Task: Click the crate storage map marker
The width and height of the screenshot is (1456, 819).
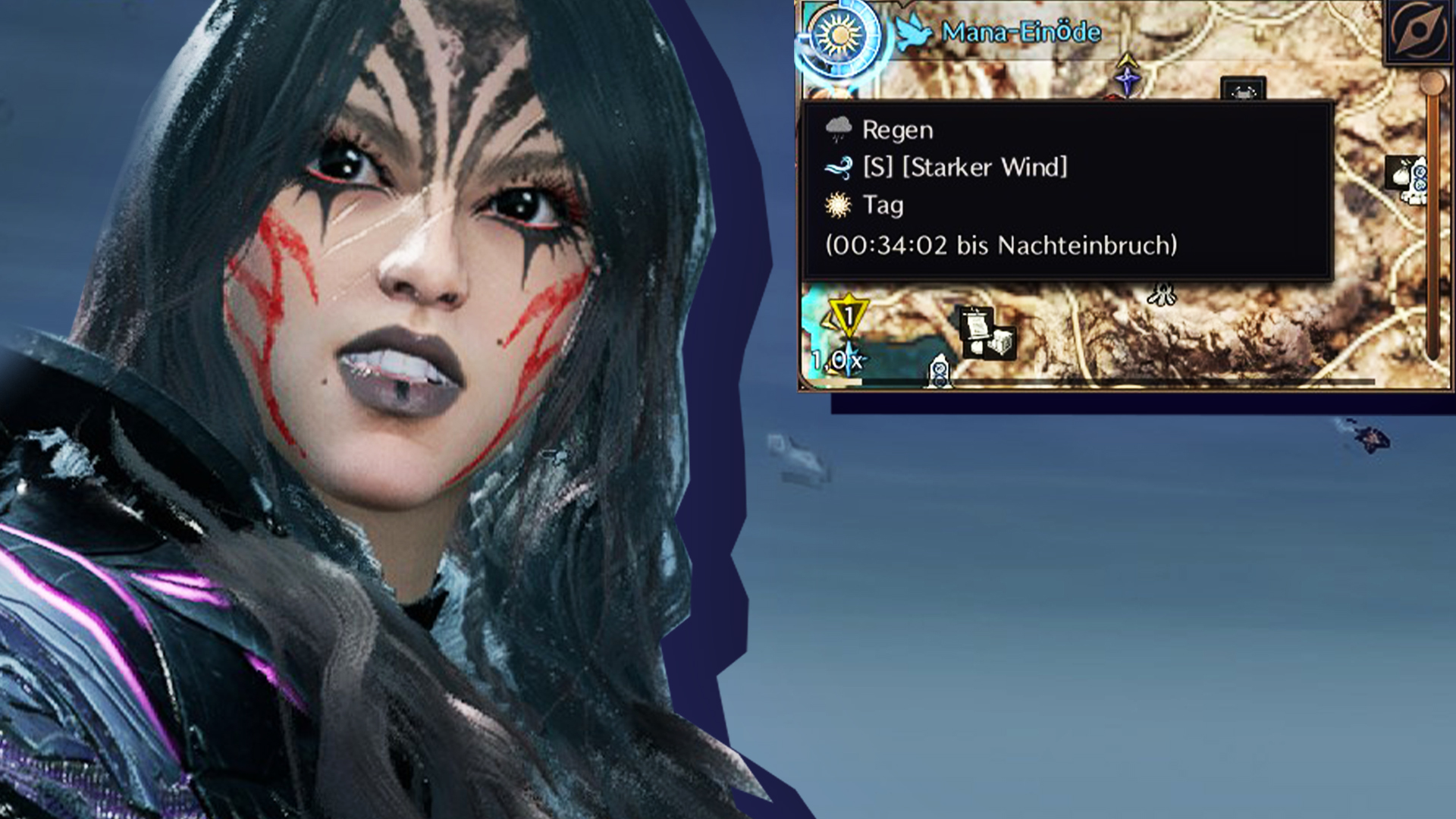Action: click(x=1000, y=342)
